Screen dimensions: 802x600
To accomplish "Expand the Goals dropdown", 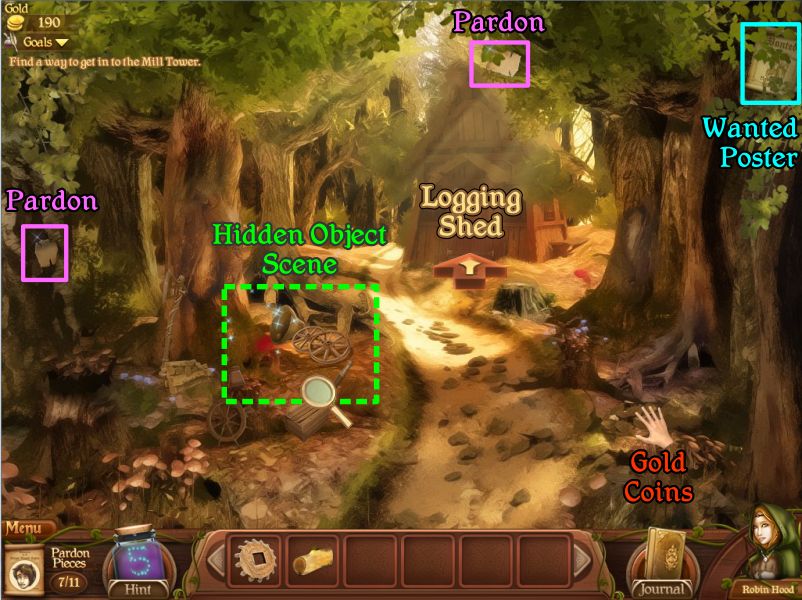I will [45, 42].
